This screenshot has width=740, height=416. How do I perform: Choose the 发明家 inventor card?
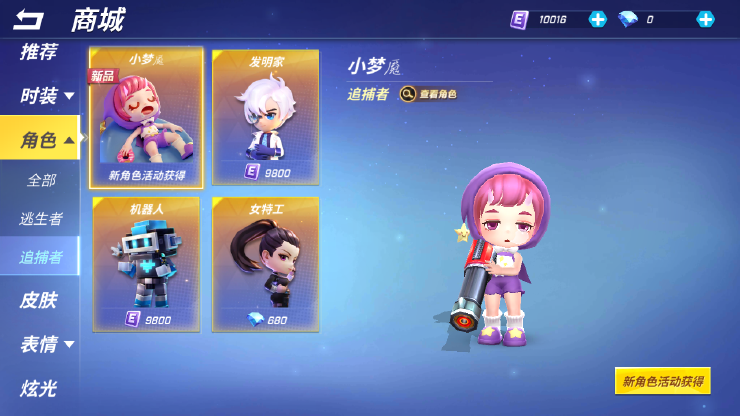click(266, 118)
